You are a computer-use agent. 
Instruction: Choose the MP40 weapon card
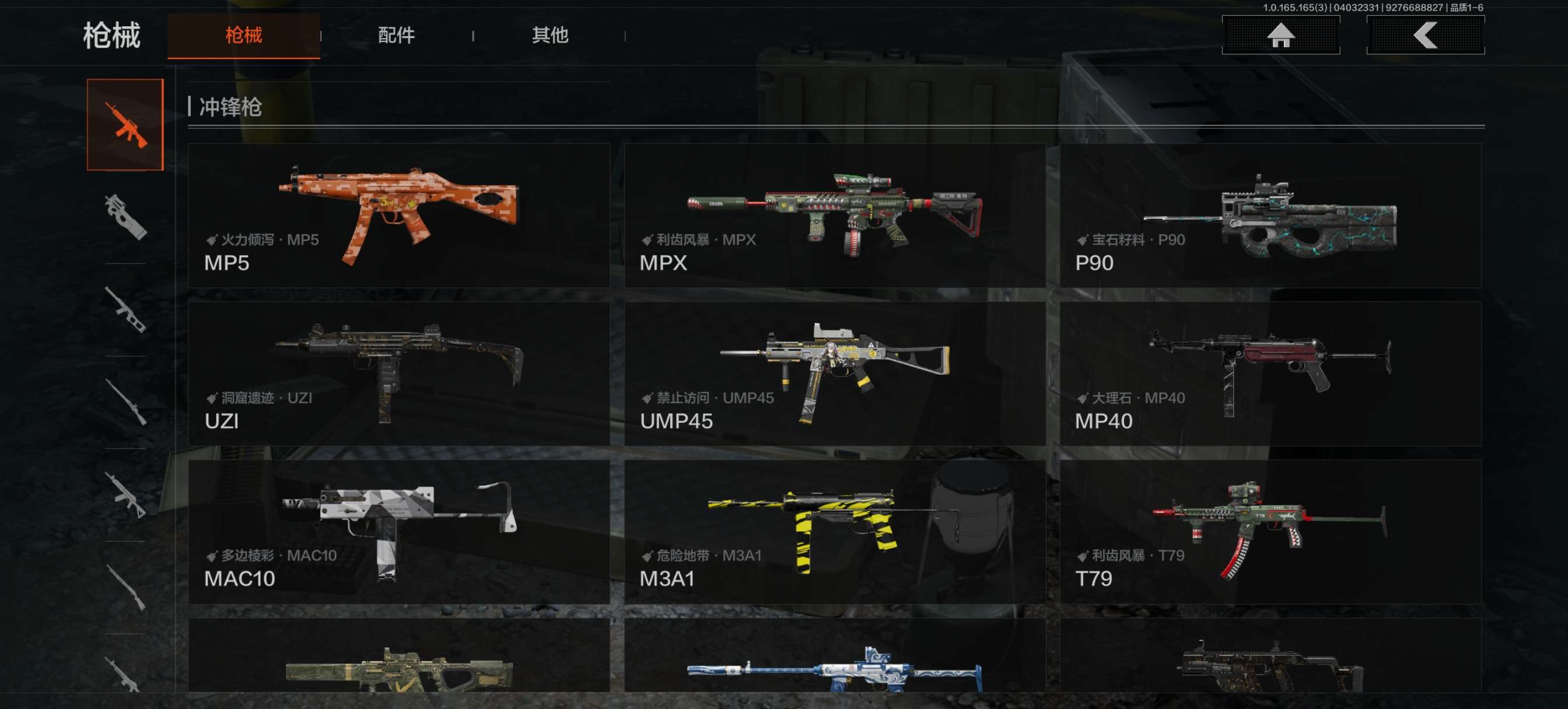pos(1270,373)
